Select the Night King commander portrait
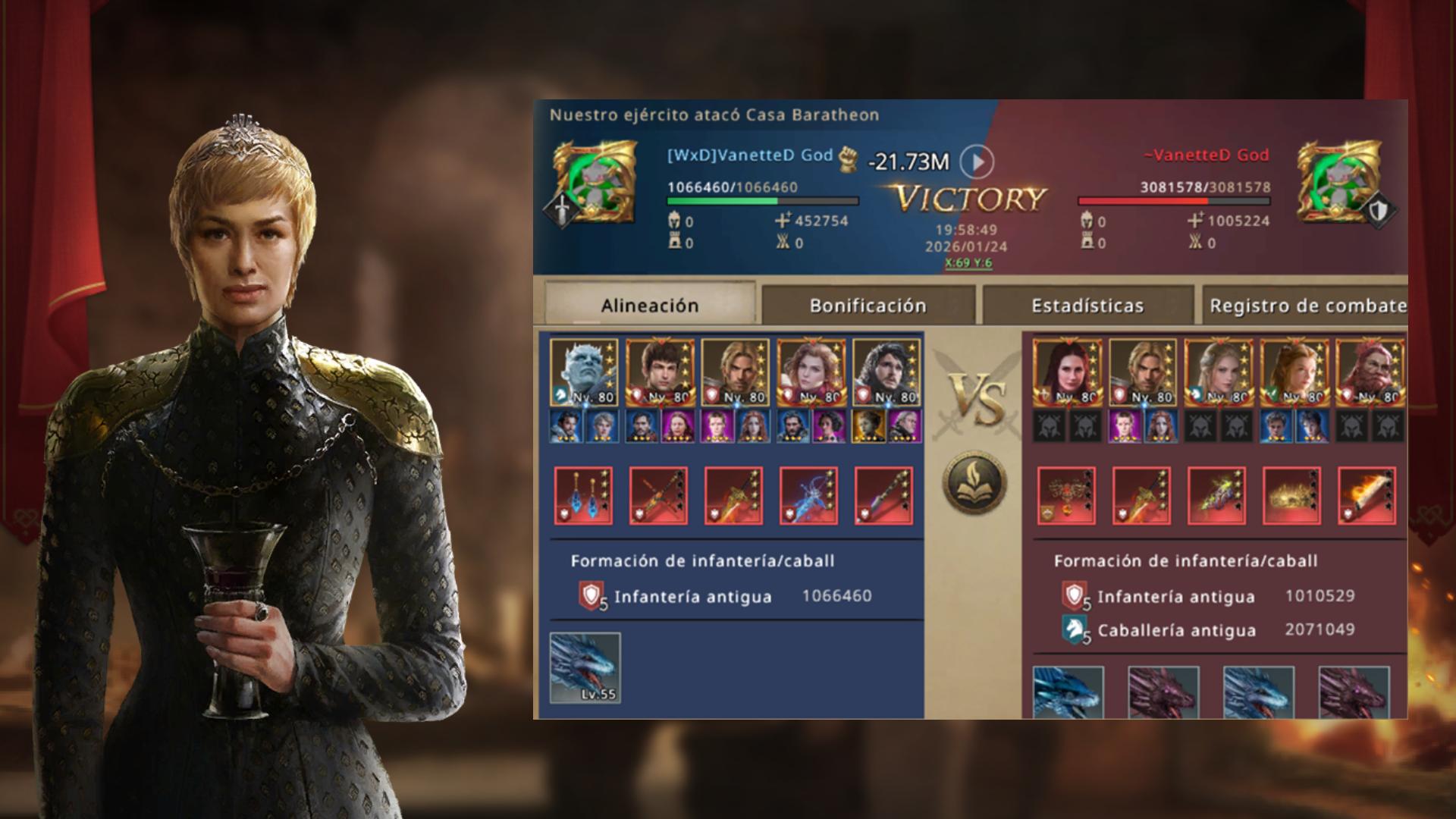The height and width of the screenshot is (819, 1456). click(x=584, y=372)
